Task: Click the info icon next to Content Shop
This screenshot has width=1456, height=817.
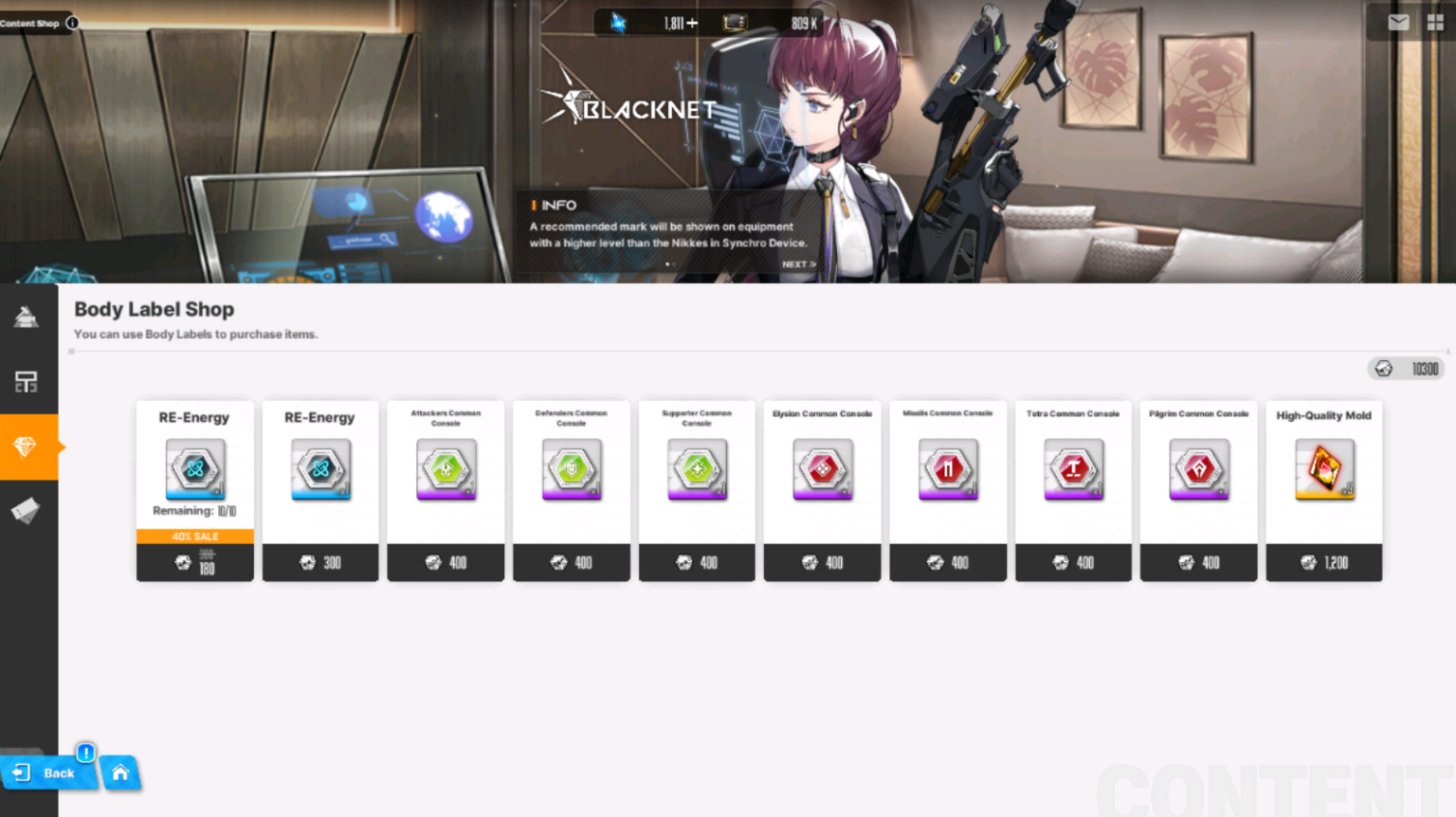Action: click(72, 23)
